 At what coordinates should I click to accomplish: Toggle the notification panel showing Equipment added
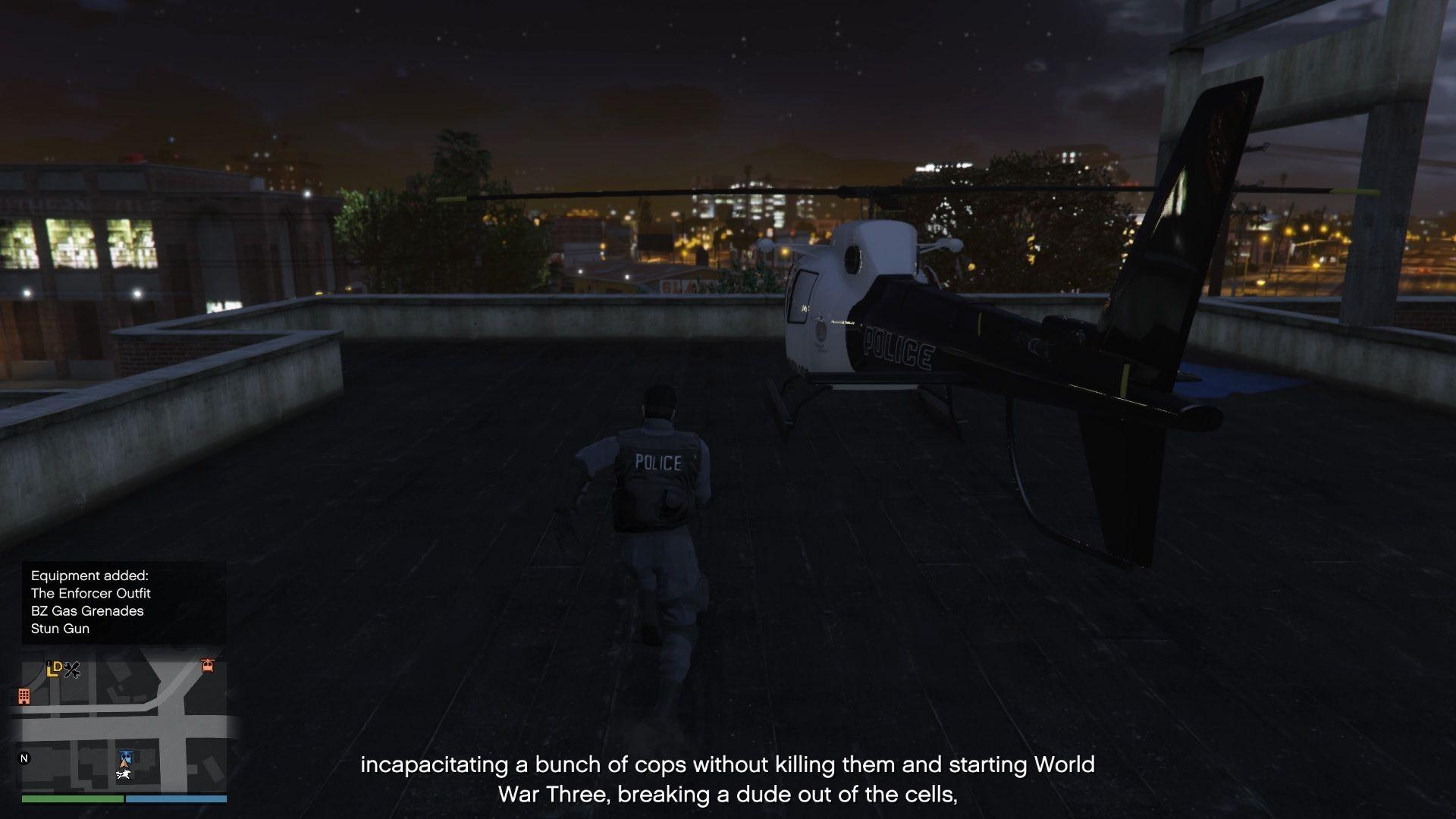click(125, 601)
